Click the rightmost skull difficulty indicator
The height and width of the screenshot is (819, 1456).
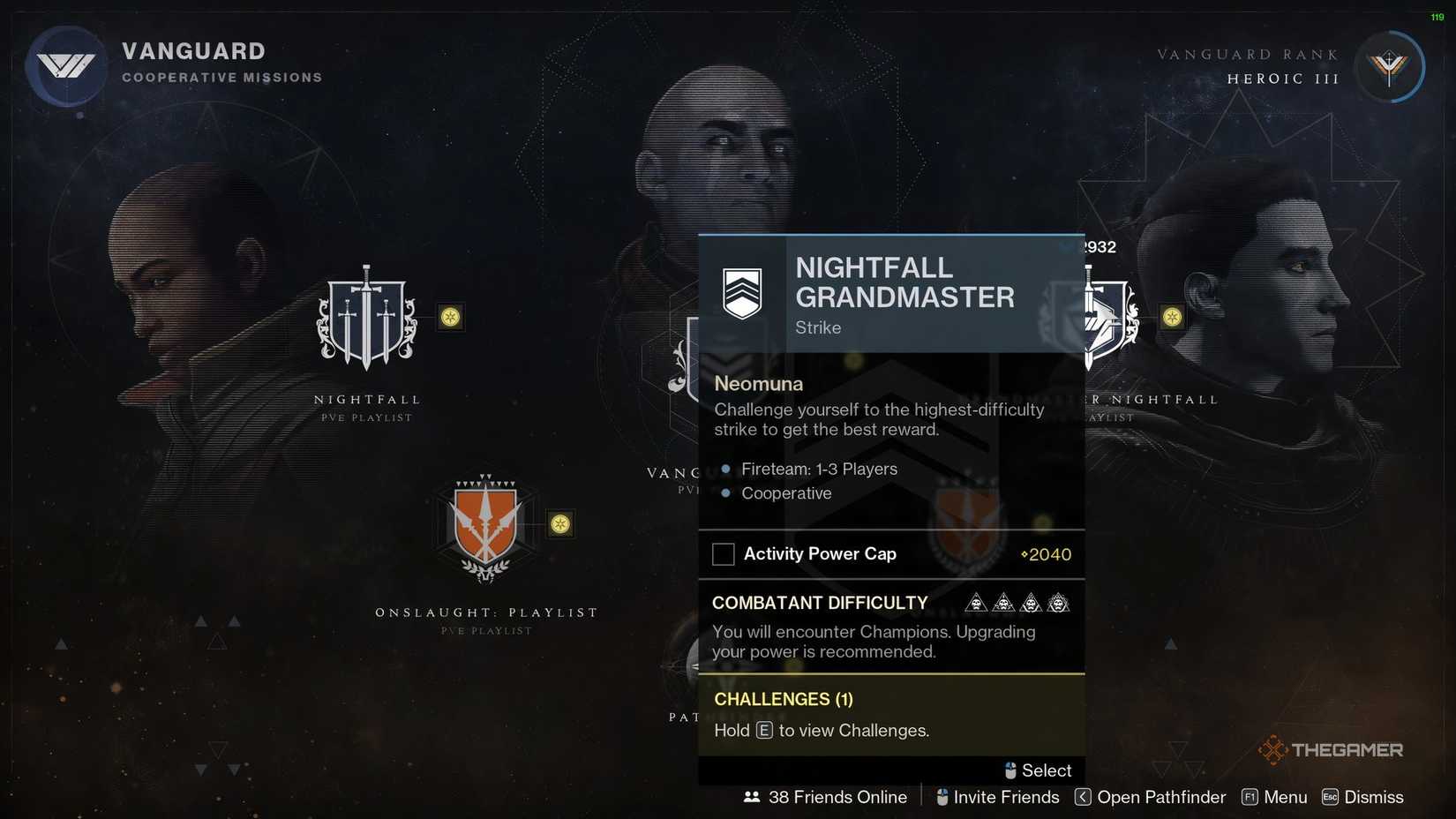(1059, 602)
